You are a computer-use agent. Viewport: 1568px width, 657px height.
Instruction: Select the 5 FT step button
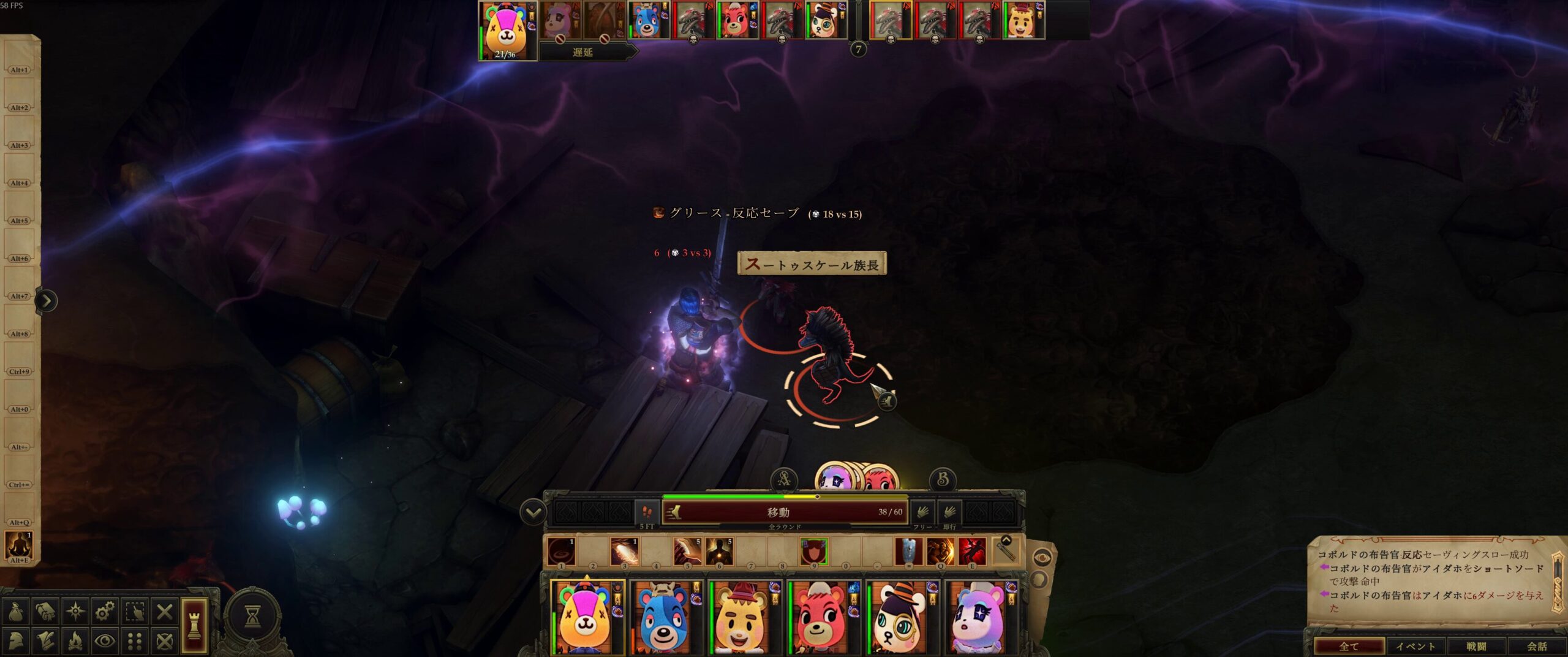(x=647, y=513)
